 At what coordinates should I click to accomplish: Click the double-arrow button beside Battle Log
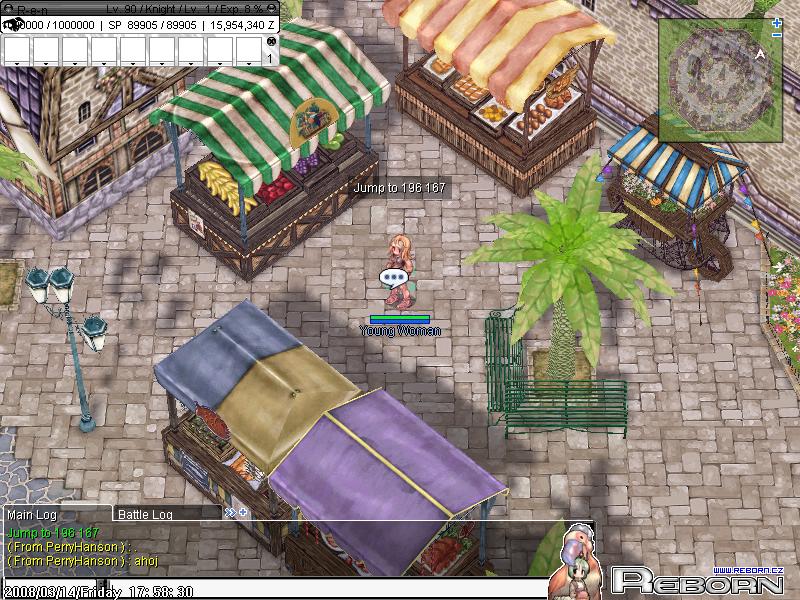230,513
